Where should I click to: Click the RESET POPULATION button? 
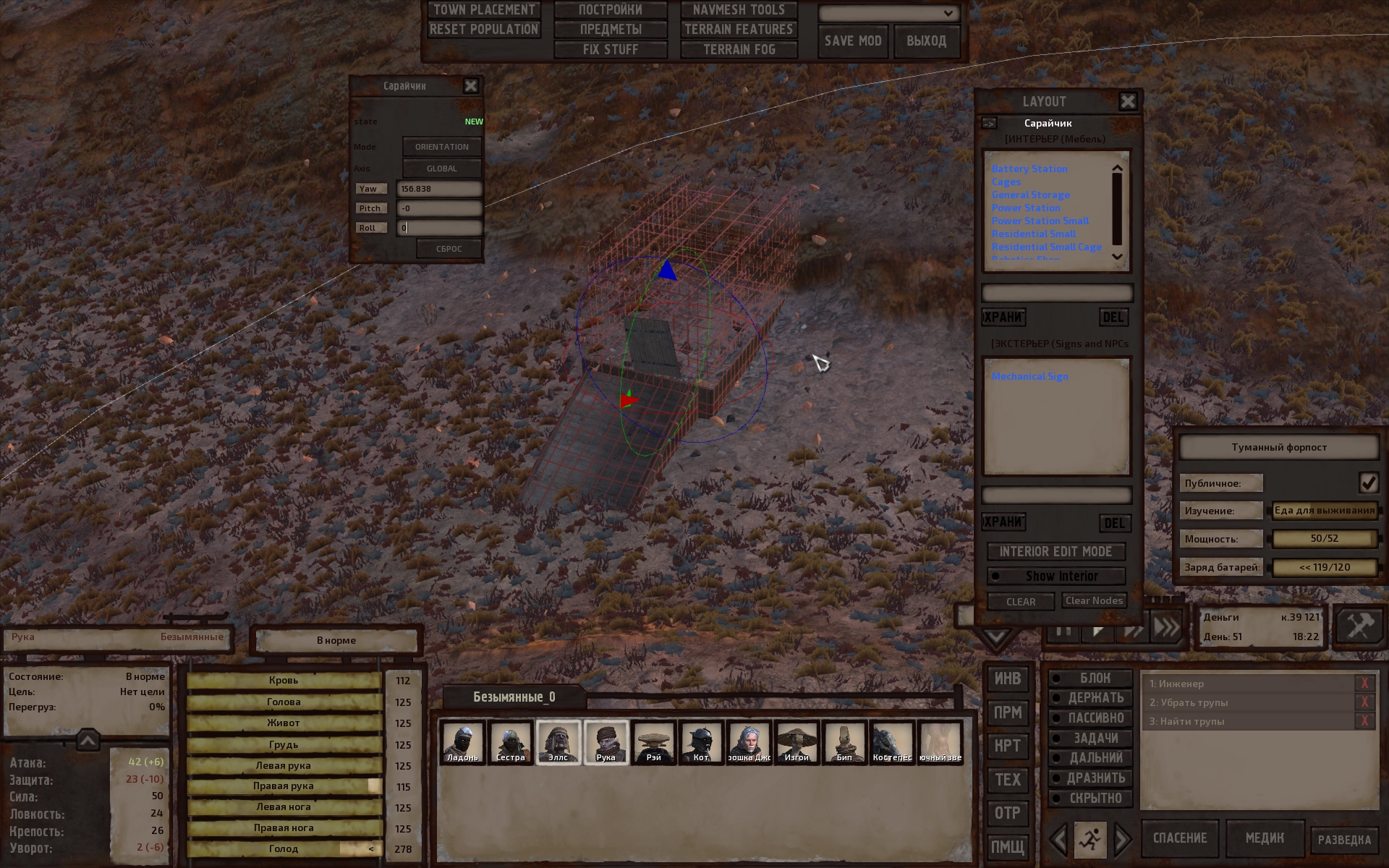[484, 30]
